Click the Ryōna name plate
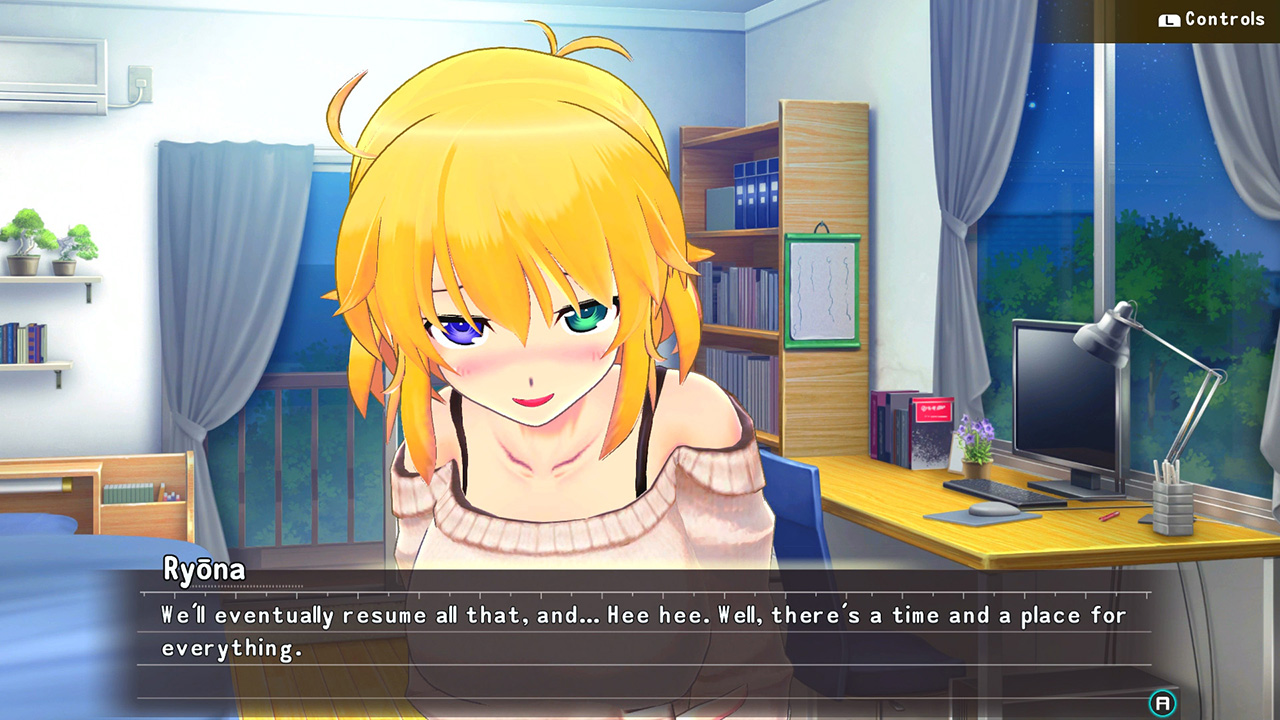Image resolution: width=1280 pixels, height=720 pixels. 200,569
